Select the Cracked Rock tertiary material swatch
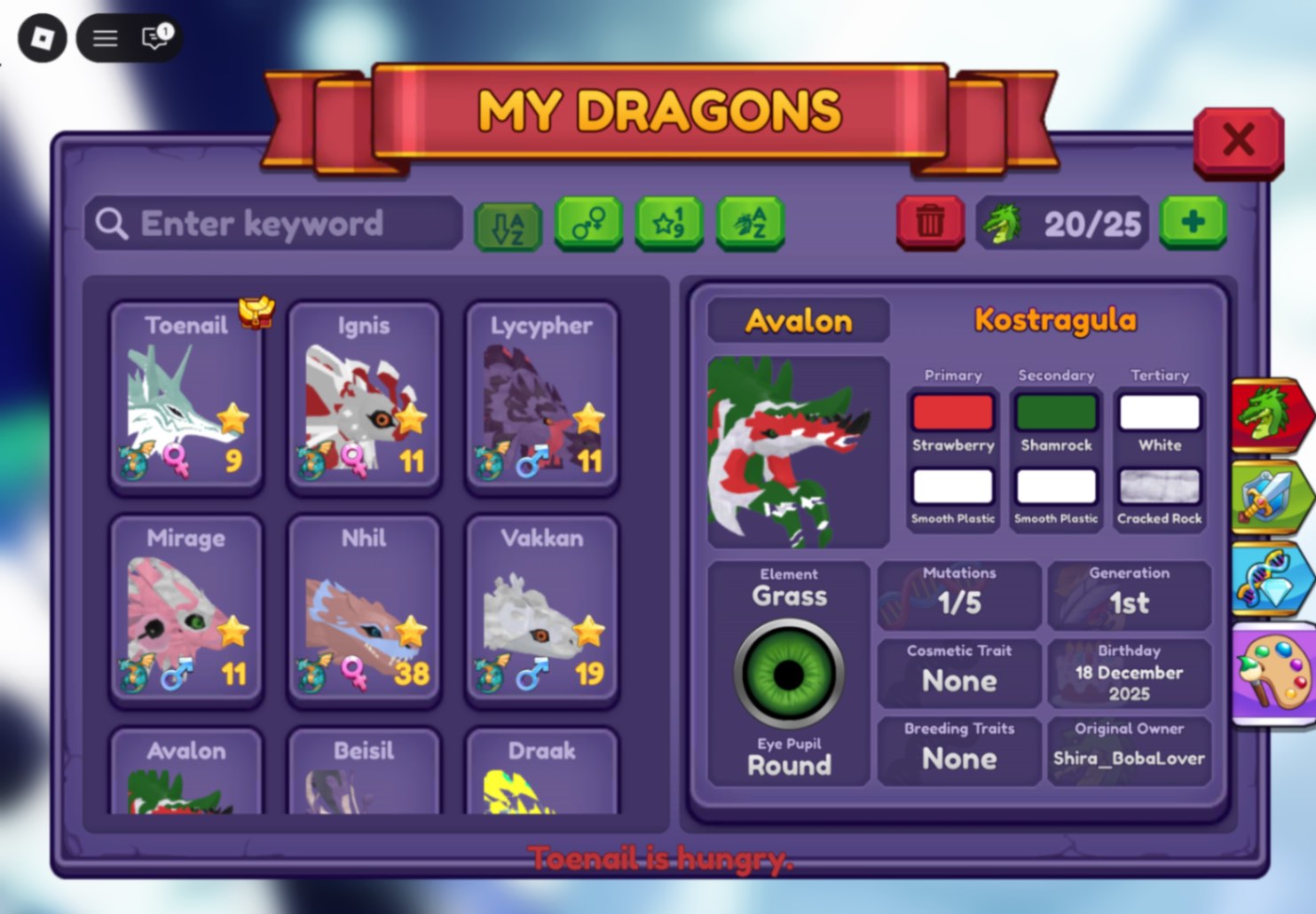Viewport: 1316px width, 914px height. point(1159,487)
